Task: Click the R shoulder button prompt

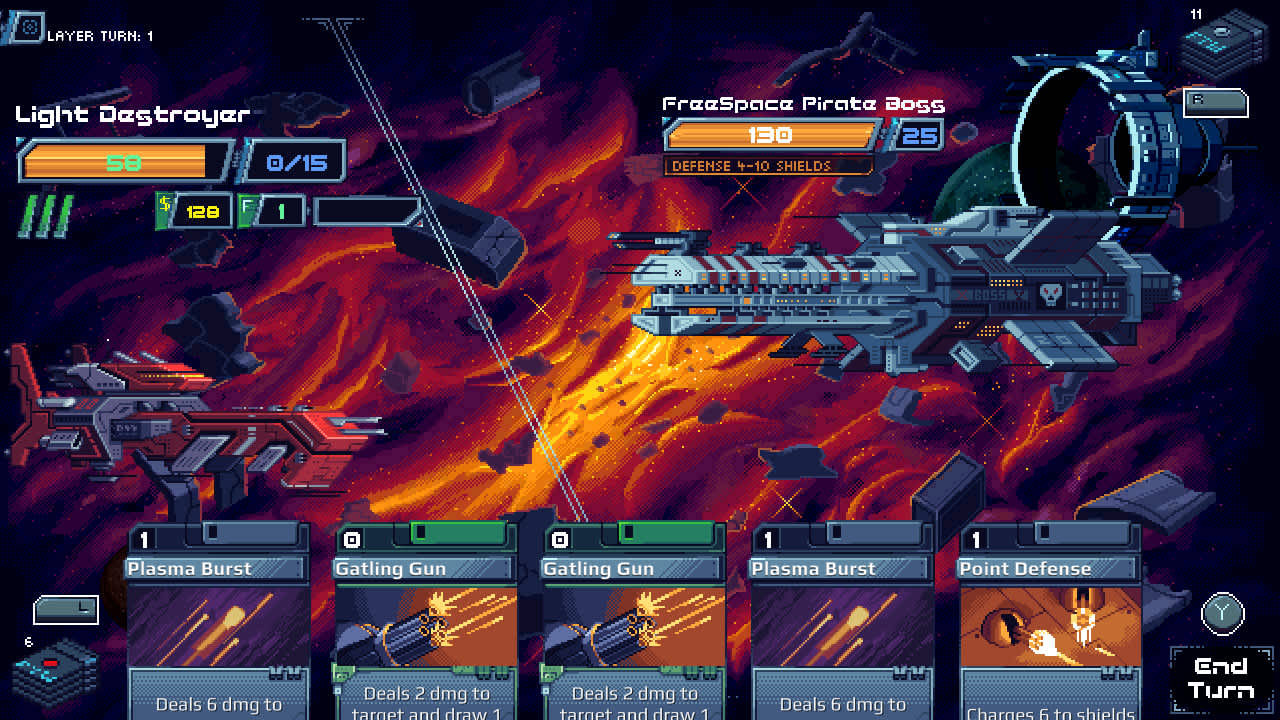Action: coord(1215,100)
